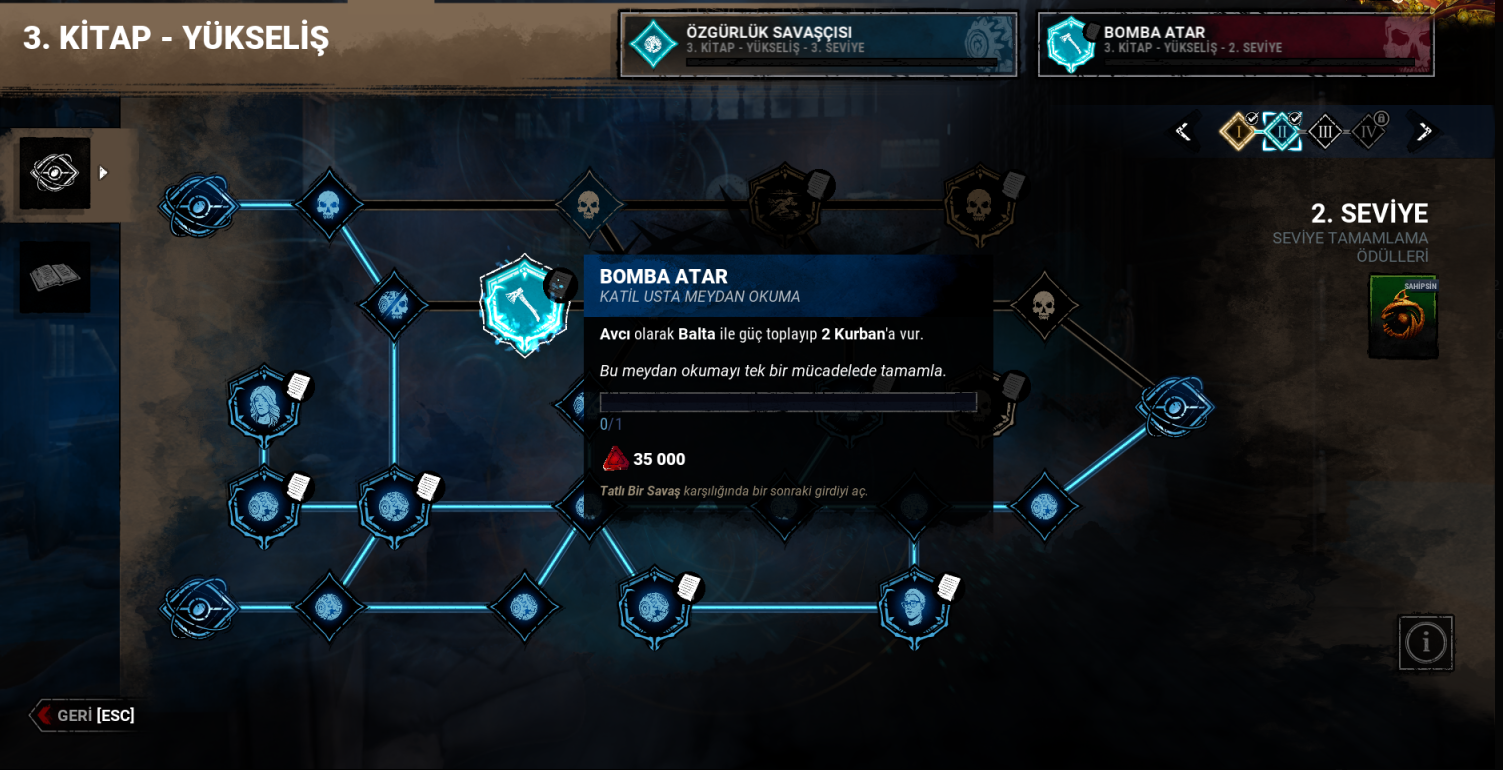
Task: Click the challenge progress bar in the tooltip
Action: 788,401
